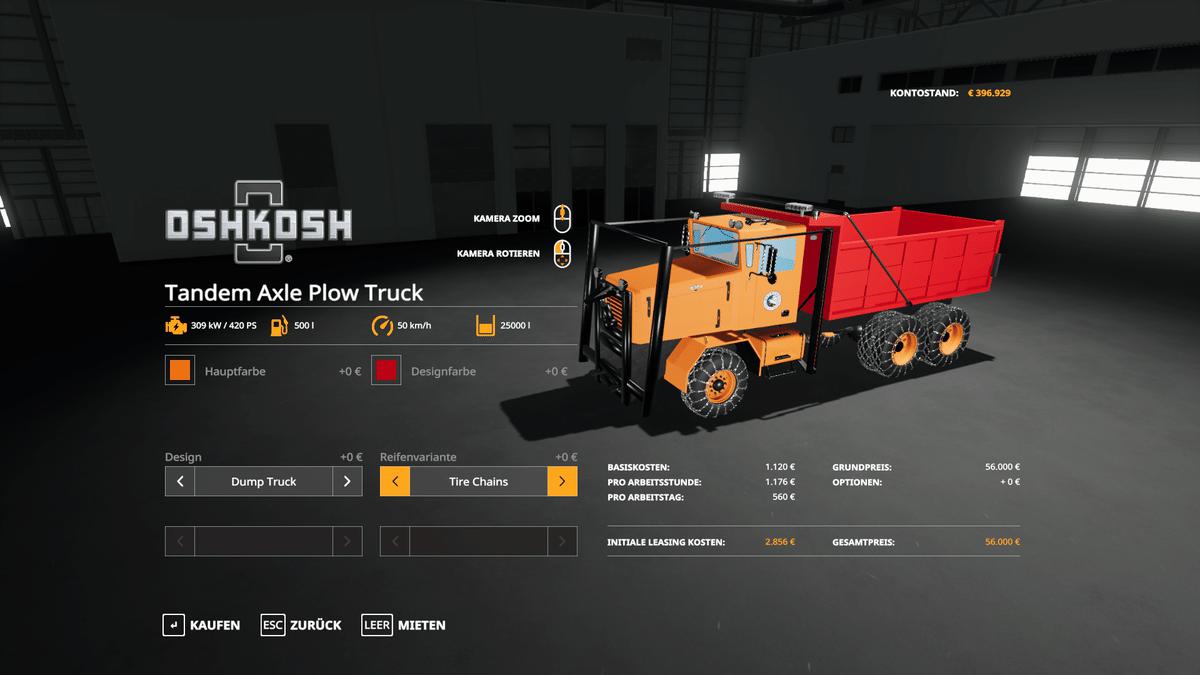Click the Tire Chains tire variant field

[478, 481]
